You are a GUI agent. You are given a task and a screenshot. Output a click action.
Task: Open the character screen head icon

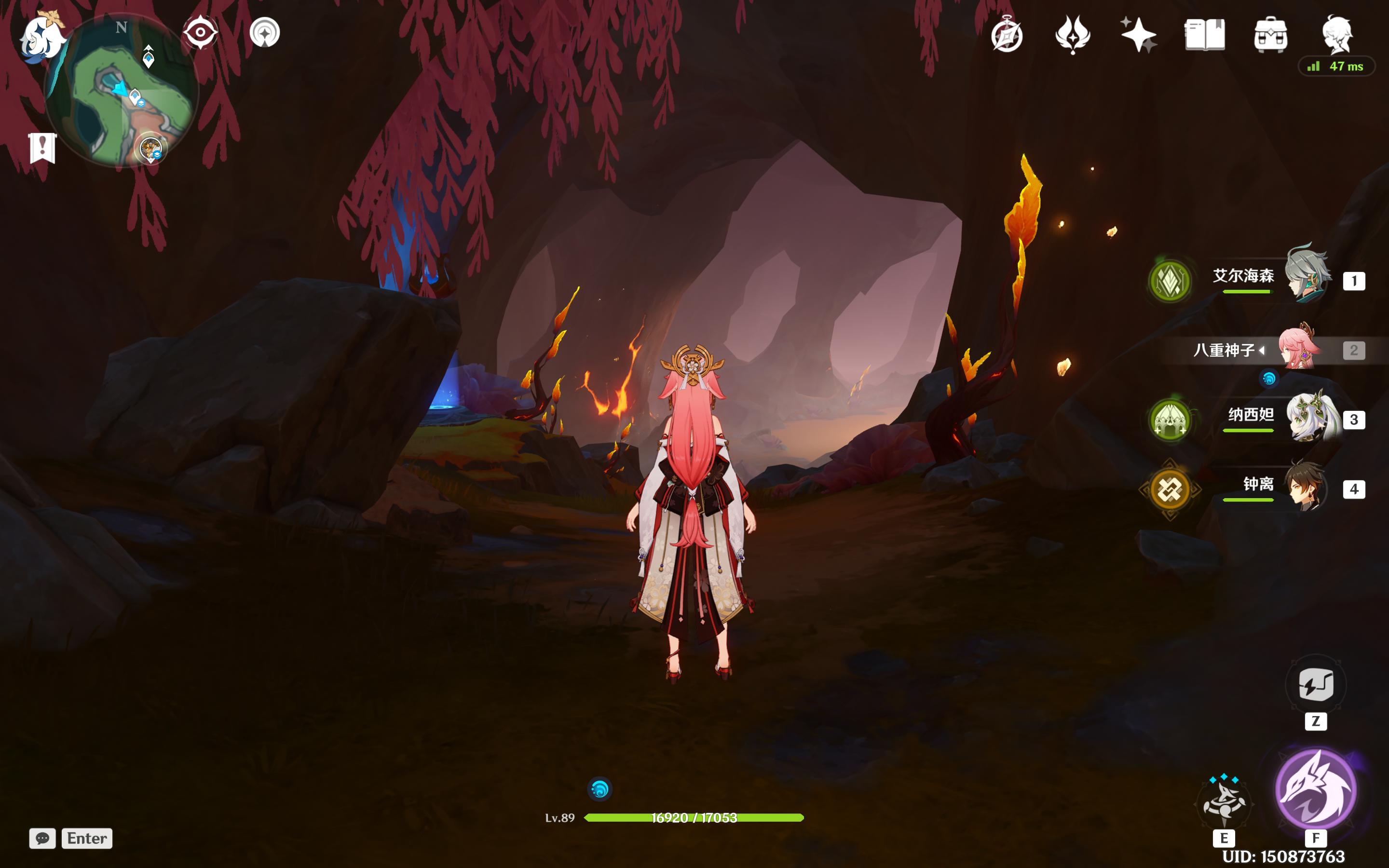pyautogui.click(x=1337, y=34)
